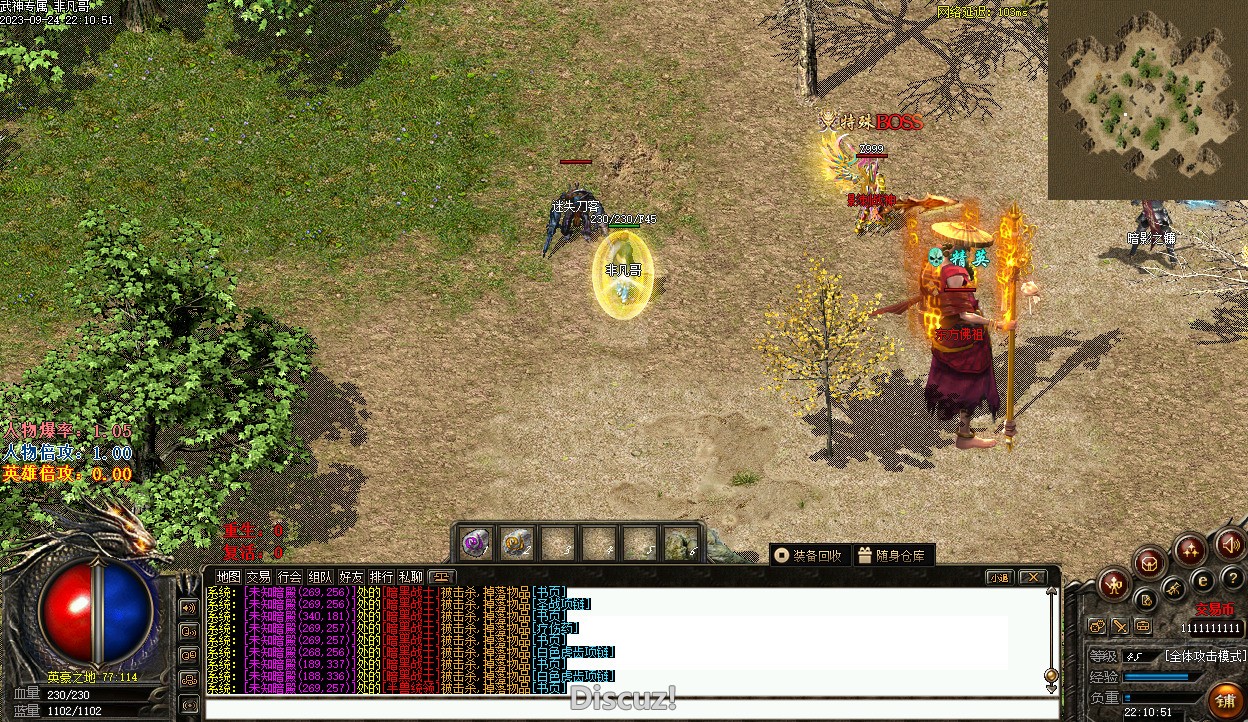Image resolution: width=1248 pixels, height=722 pixels.
Task: Open the minimap in the top-right corner
Action: pos(1147,100)
